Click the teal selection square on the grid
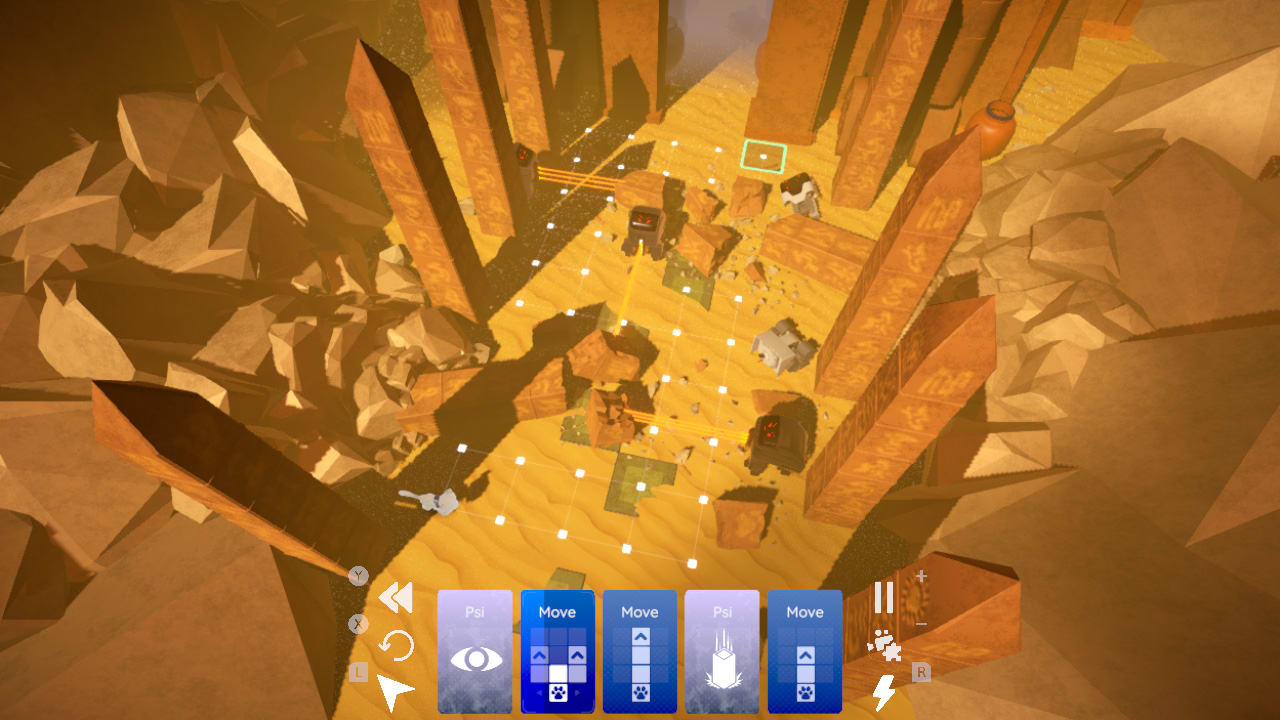1280x720 pixels. (763, 157)
